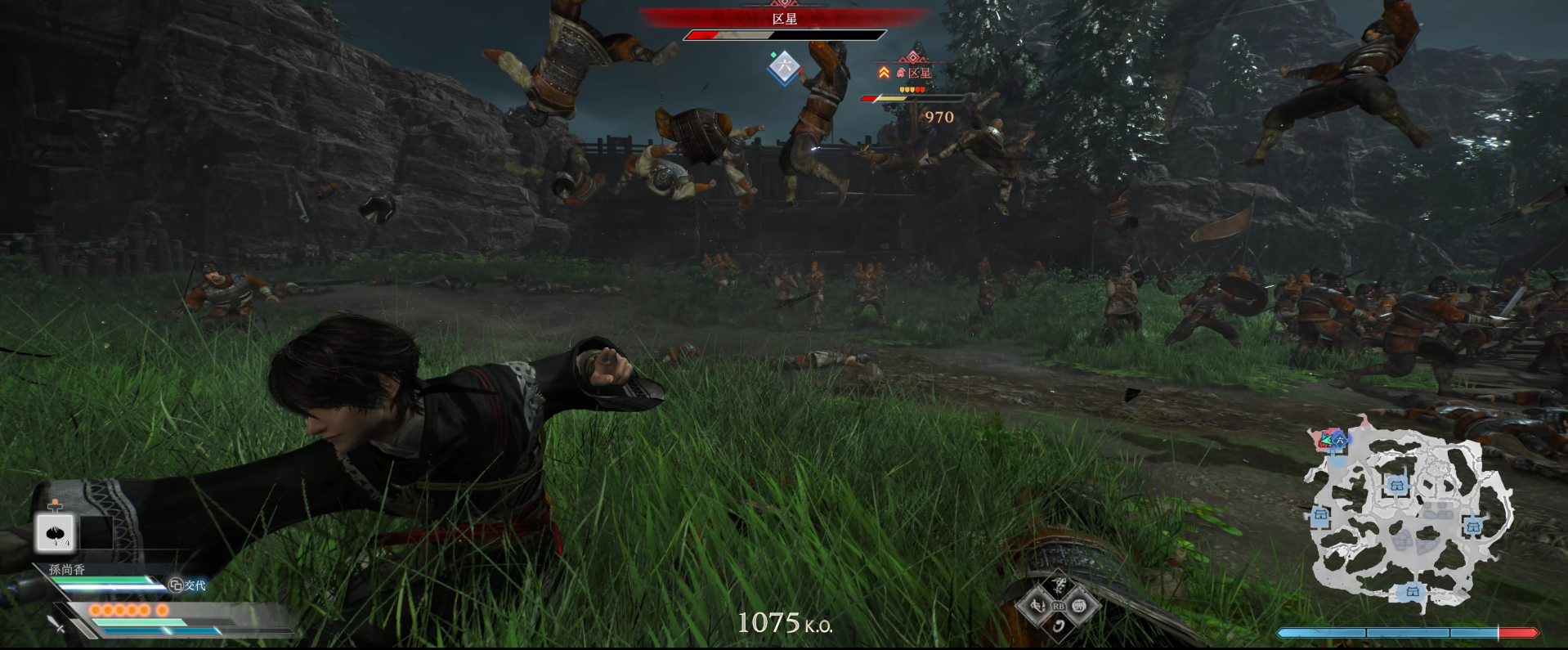Pick the western base marker on the minimap
The image size is (1568, 650).
1320,515
